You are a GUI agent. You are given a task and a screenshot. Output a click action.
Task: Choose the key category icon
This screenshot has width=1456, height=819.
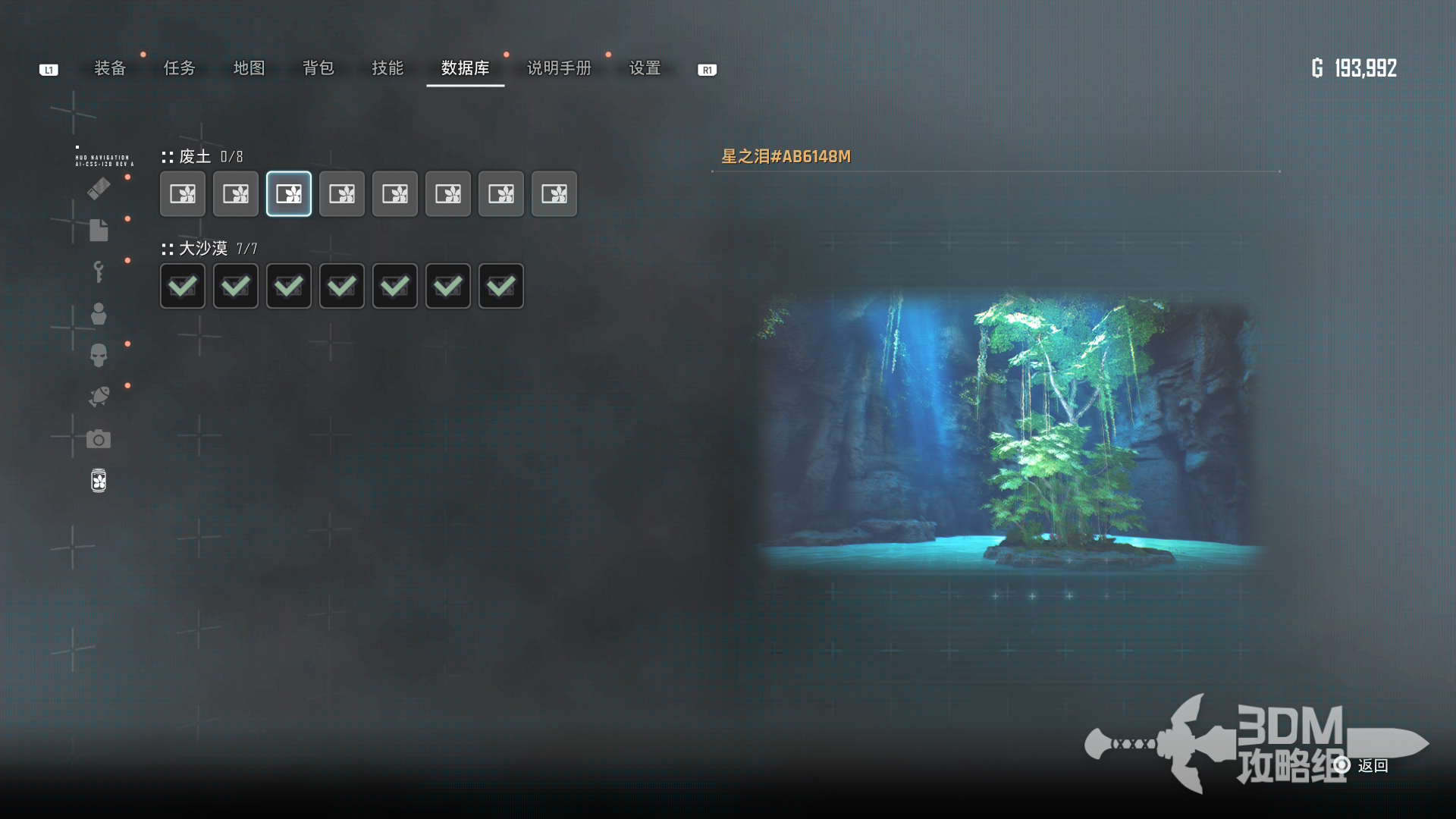coord(99,271)
